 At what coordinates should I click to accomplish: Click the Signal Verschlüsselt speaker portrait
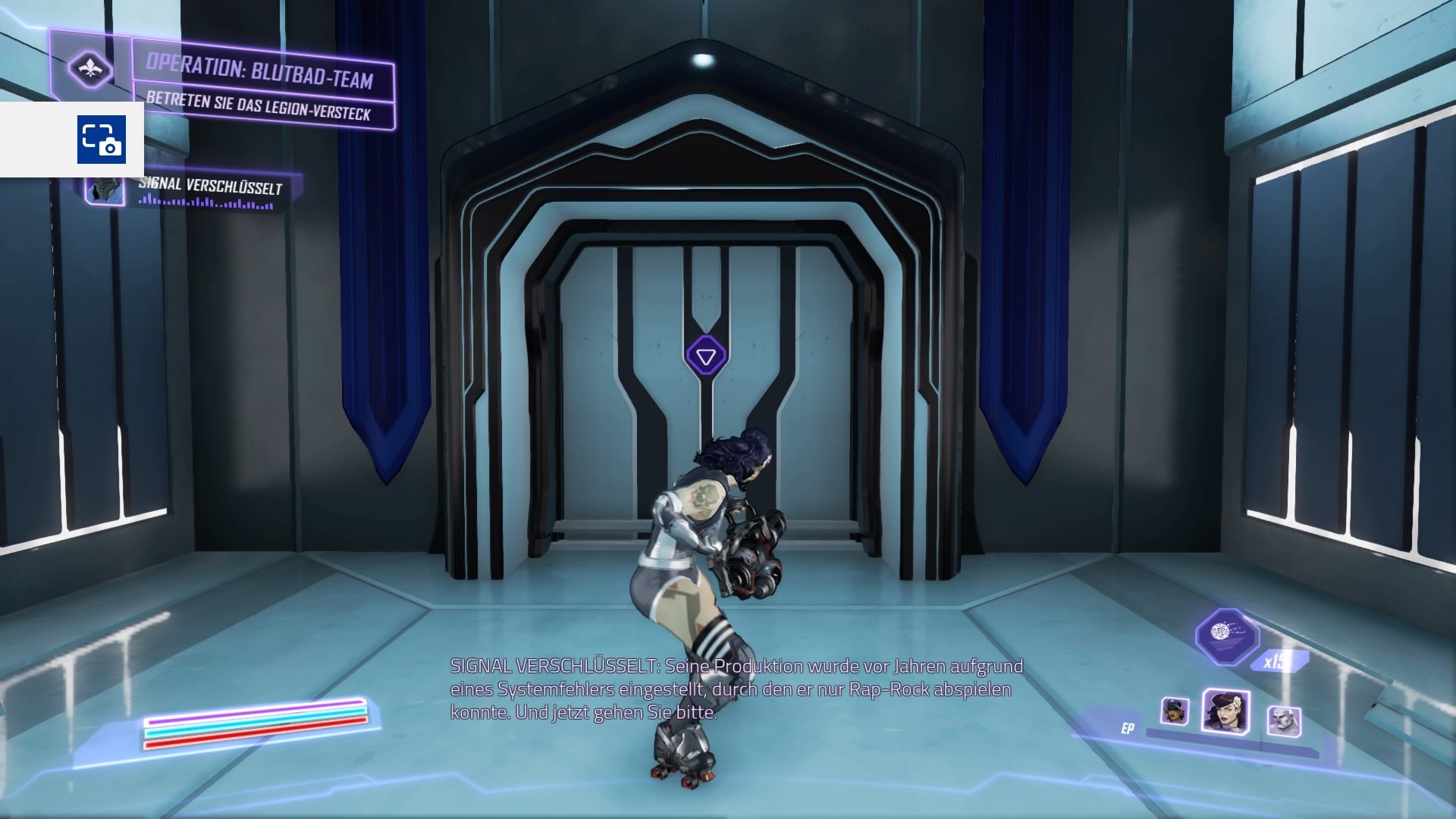pyautogui.click(x=105, y=190)
